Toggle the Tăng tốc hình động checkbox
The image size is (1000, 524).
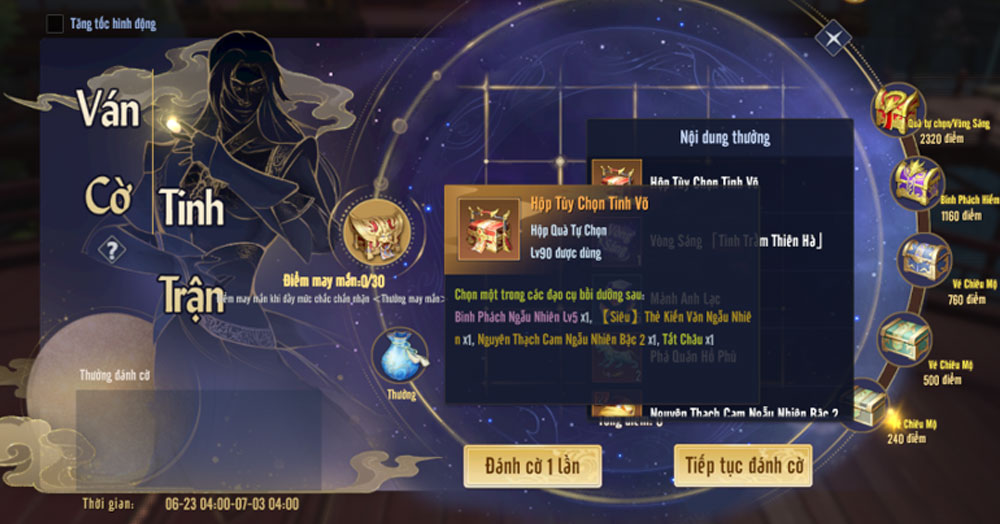click(55, 23)
